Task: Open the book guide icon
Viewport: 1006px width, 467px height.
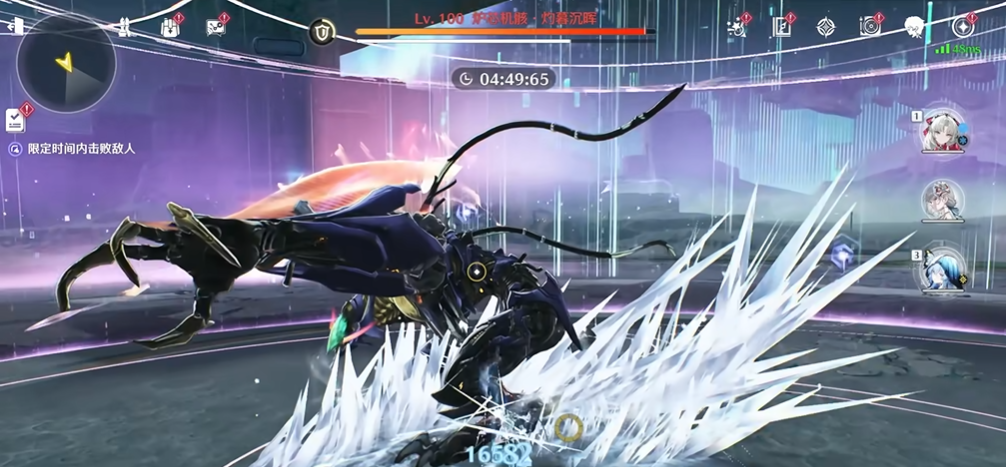Action: 781,27
